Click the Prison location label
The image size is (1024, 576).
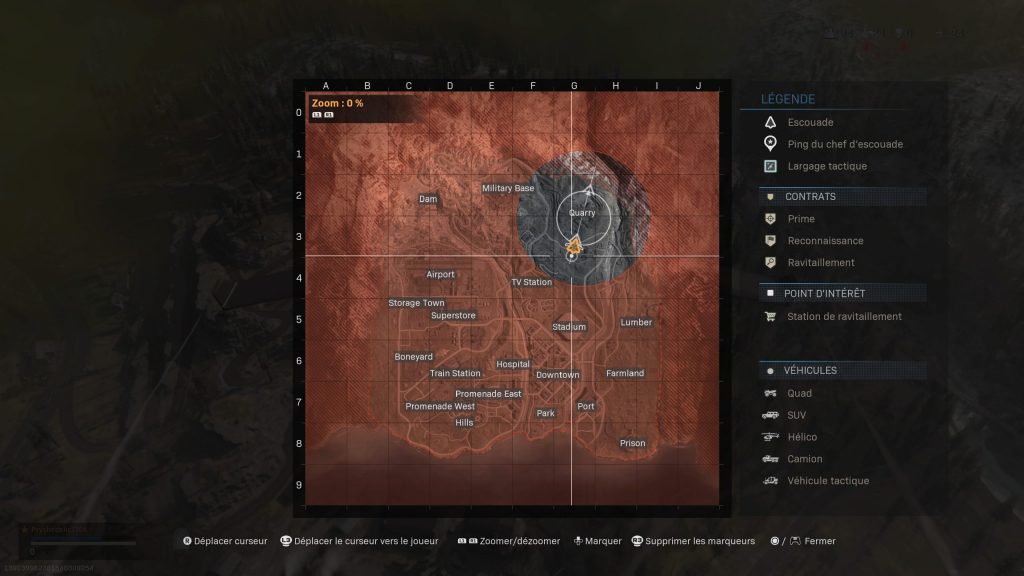(x=632, y=443)
